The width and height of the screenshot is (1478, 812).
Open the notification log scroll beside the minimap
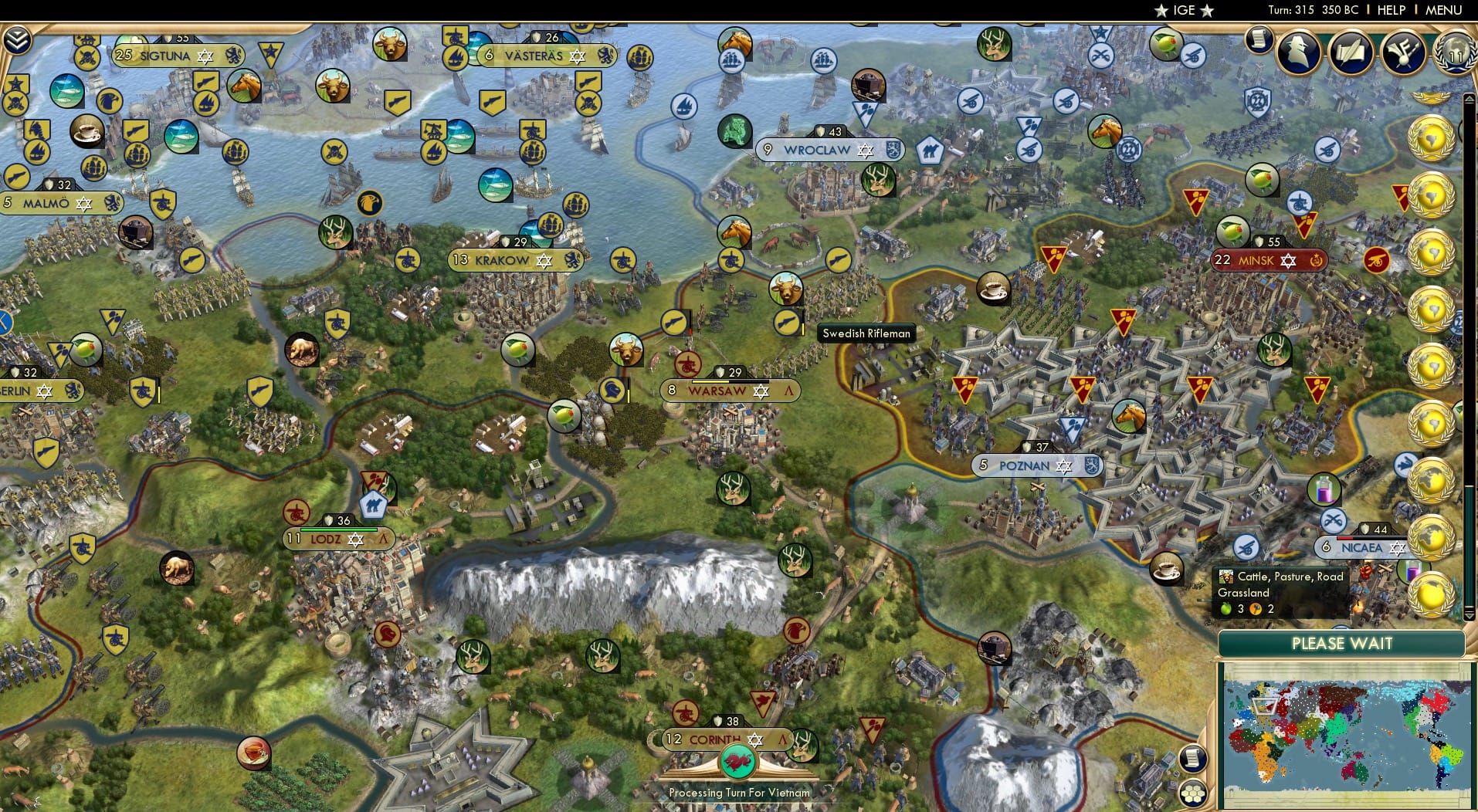(x=1194, y=759)
